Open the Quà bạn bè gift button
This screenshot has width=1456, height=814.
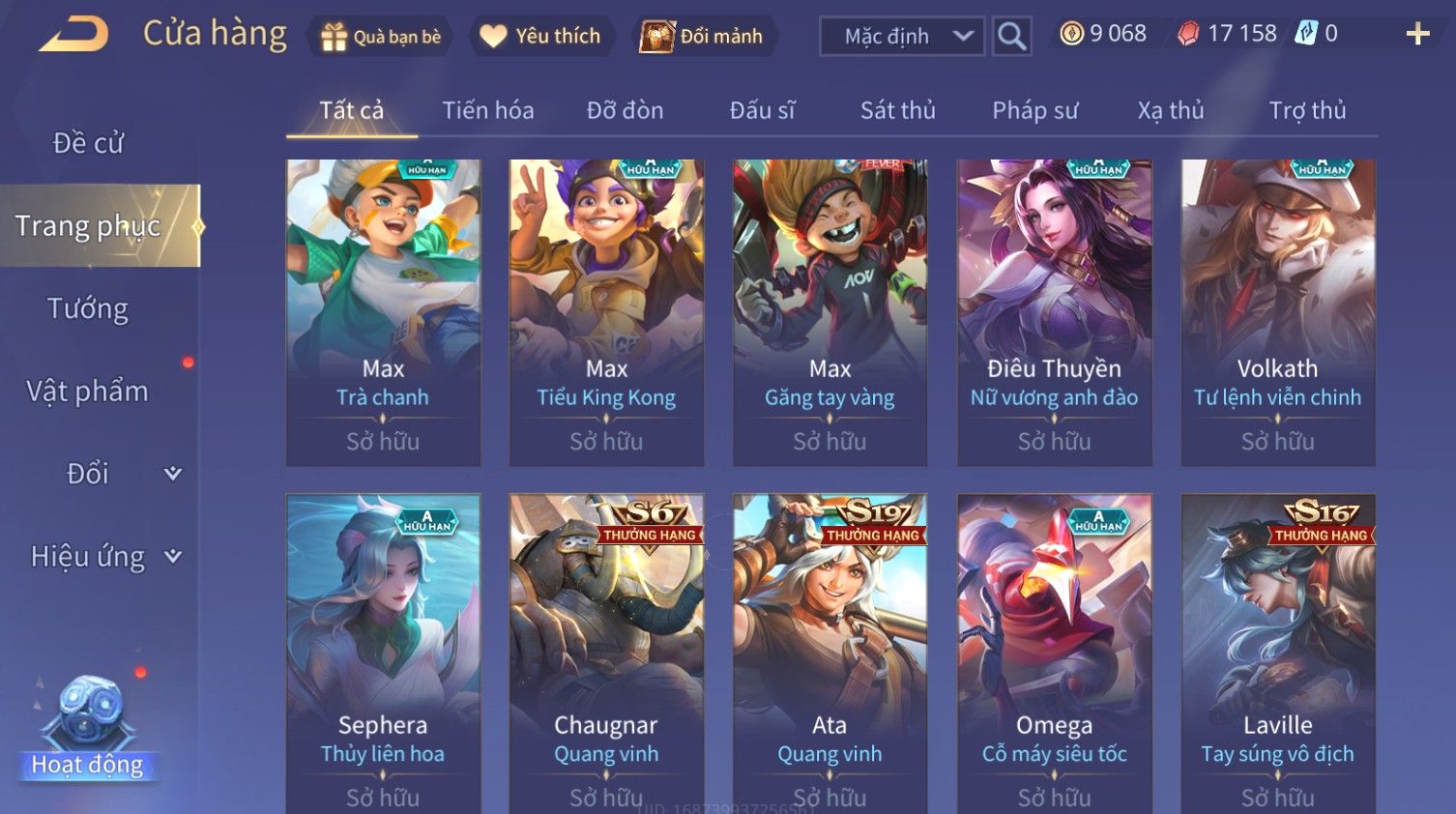[381, 37]
